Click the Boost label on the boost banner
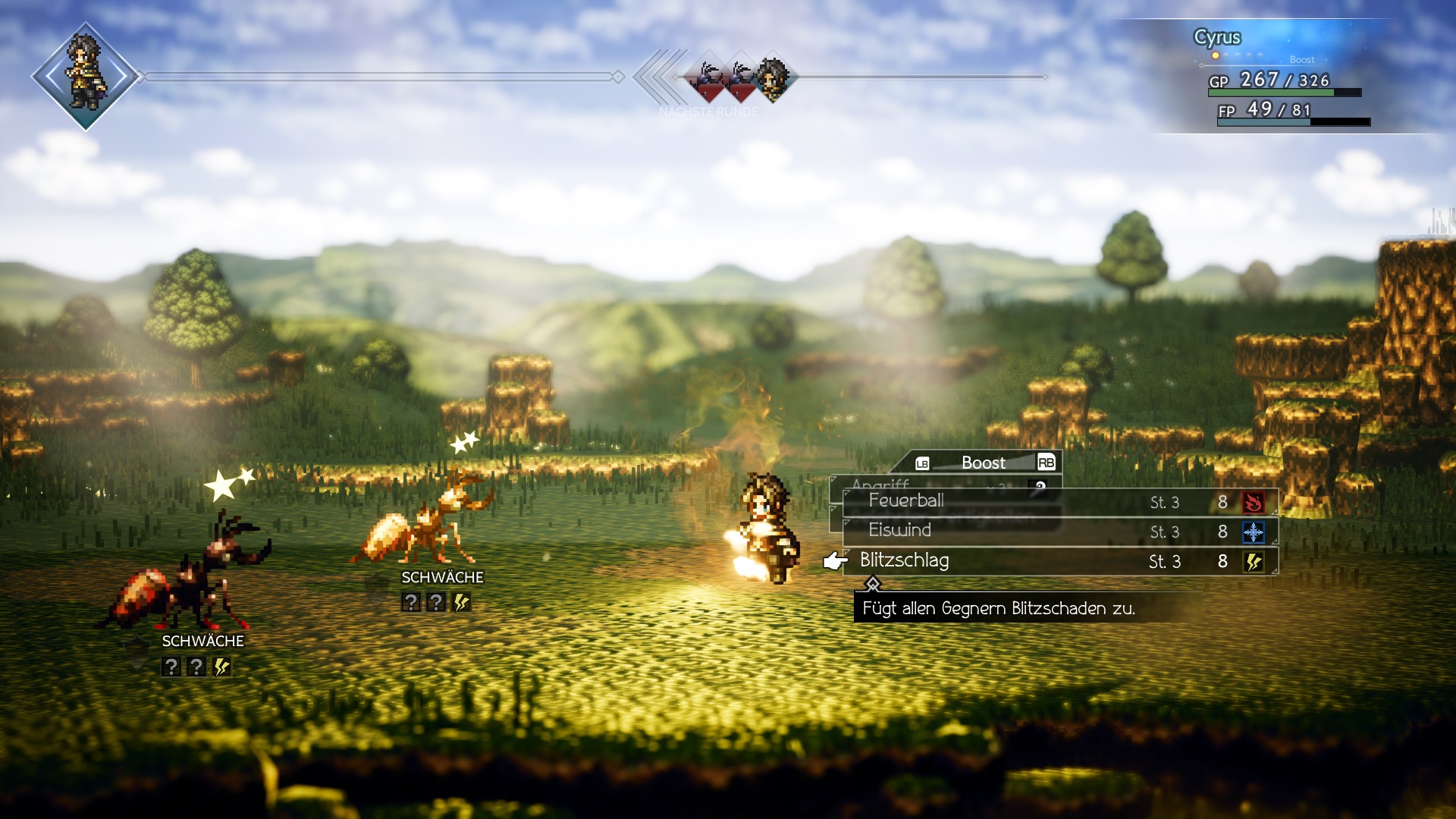Viewport: 1456px width, 819px height. point(984,463)
